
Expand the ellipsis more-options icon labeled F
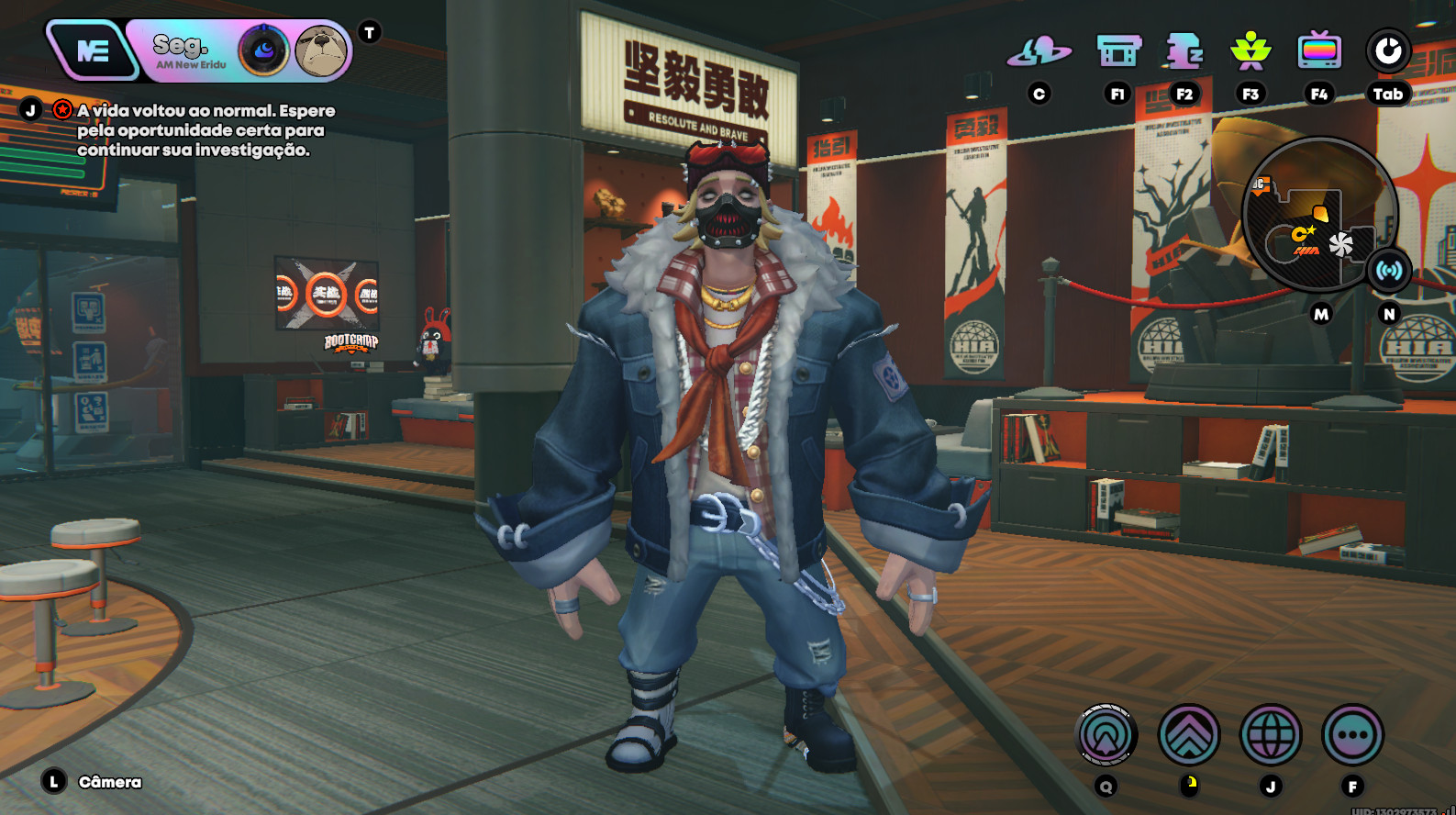tap(1349, 734)
